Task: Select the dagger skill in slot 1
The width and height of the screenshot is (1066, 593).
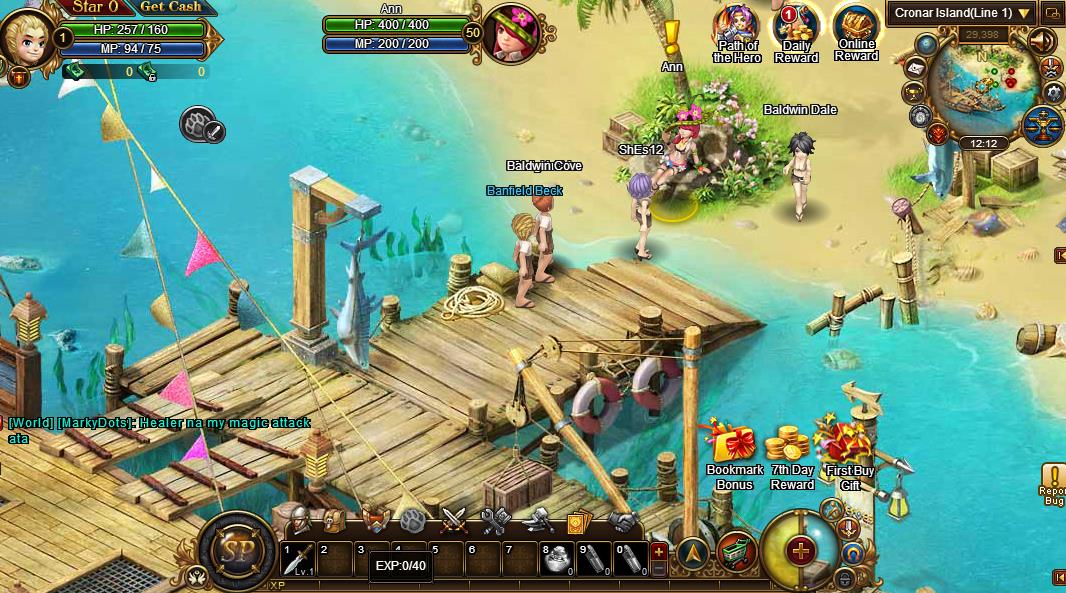Action: point(299,559)
